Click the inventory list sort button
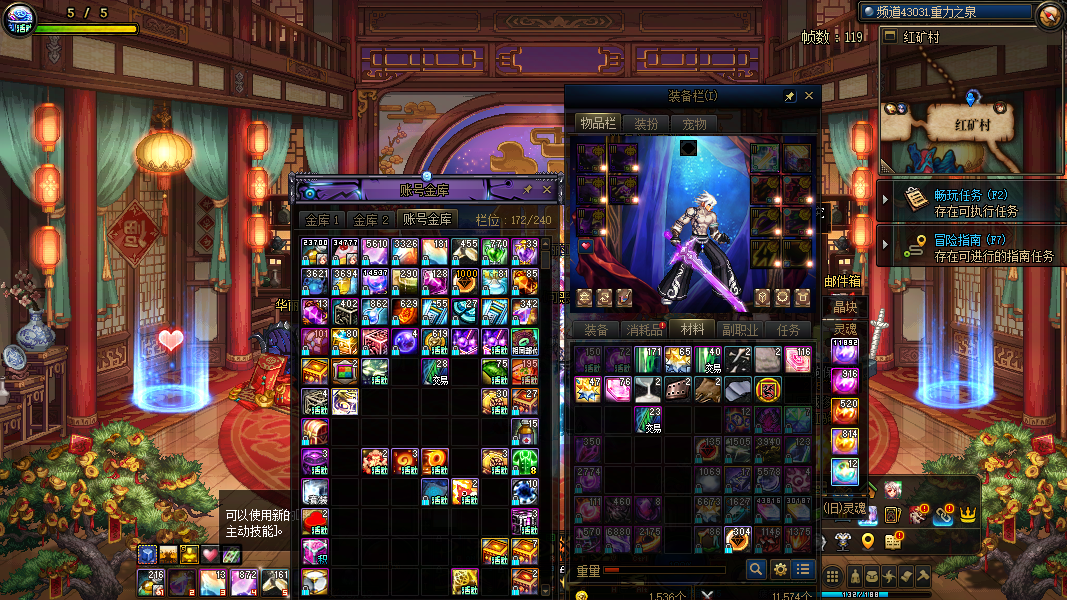Image resolution: width=1067 pixels, height=600 pixels. pyautogui.click(x=803, y=569)
